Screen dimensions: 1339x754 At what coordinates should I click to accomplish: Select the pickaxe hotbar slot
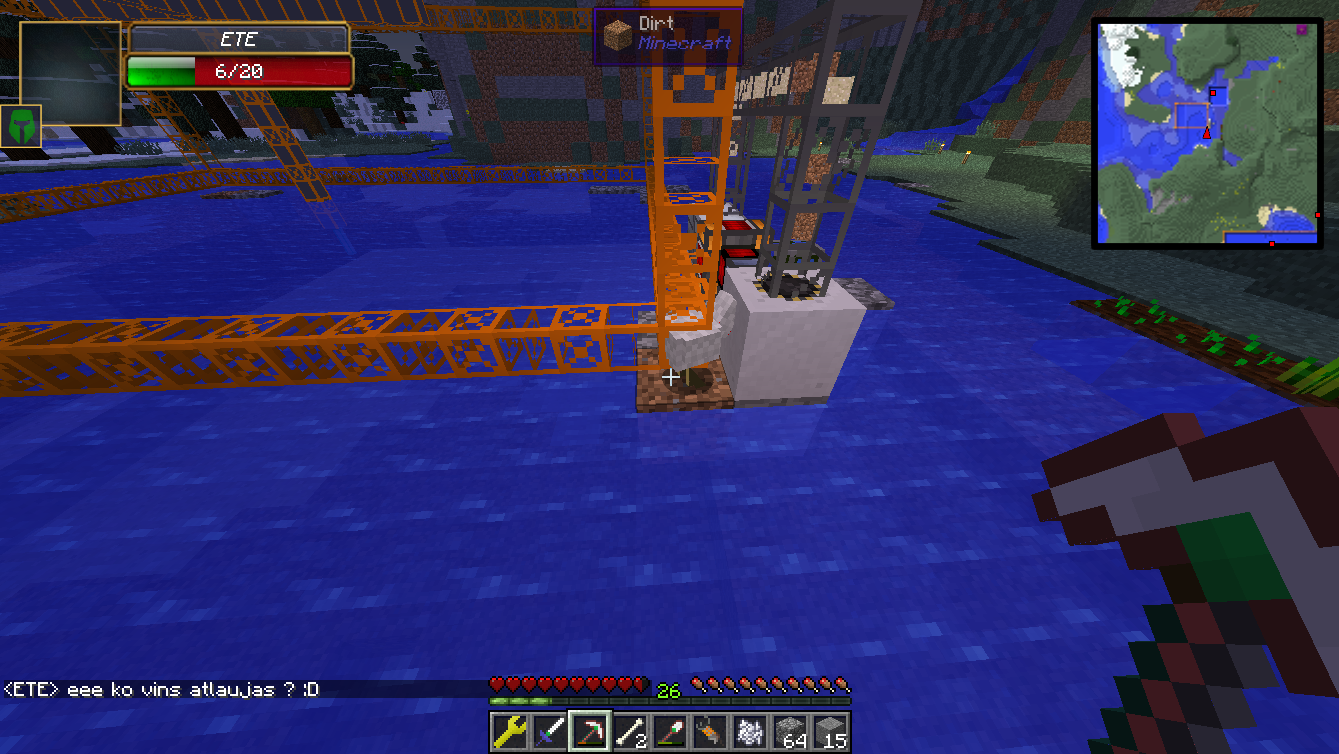click(x=589, y=732)
